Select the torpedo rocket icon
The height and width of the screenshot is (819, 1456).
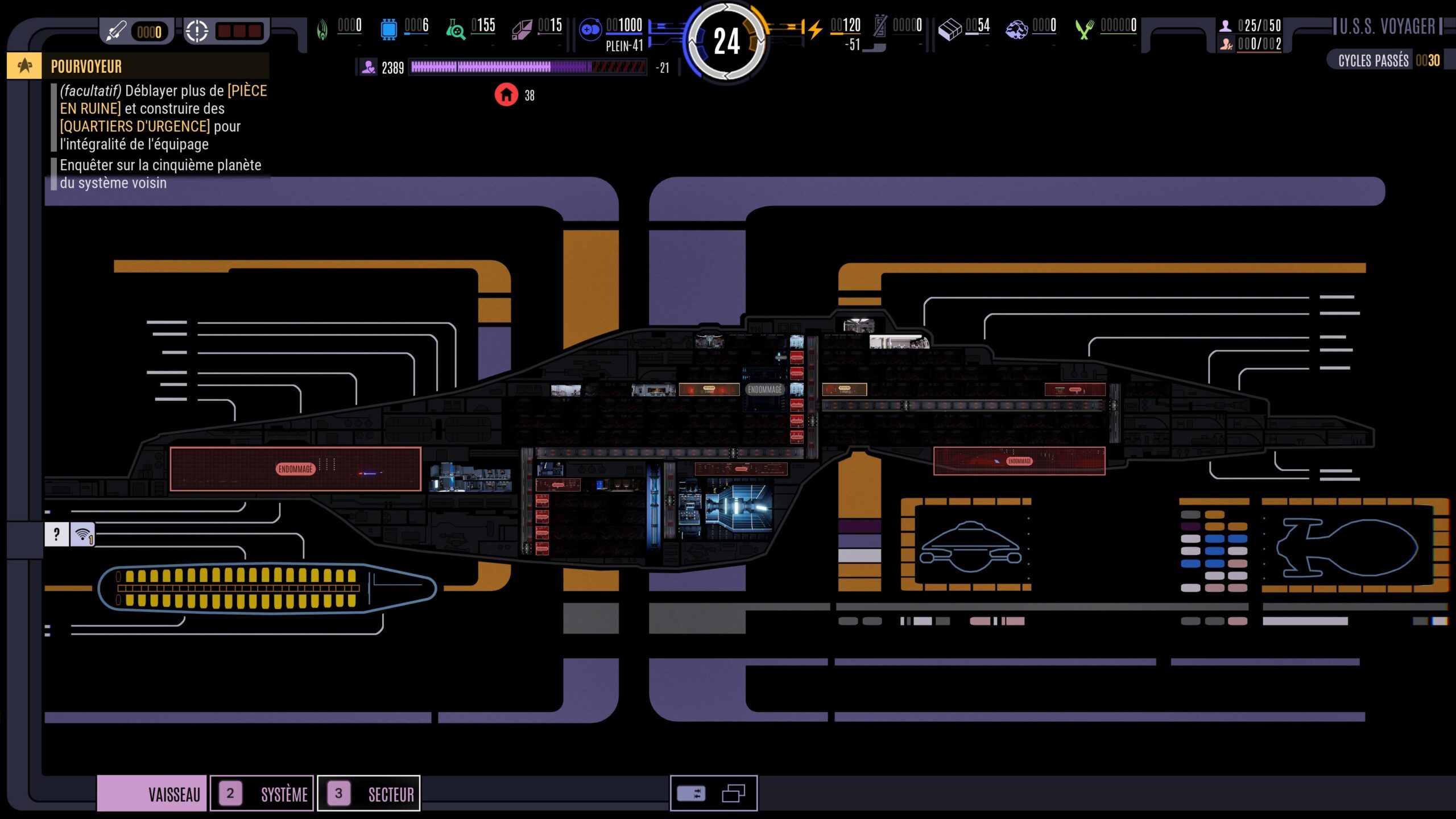(117, 31)
